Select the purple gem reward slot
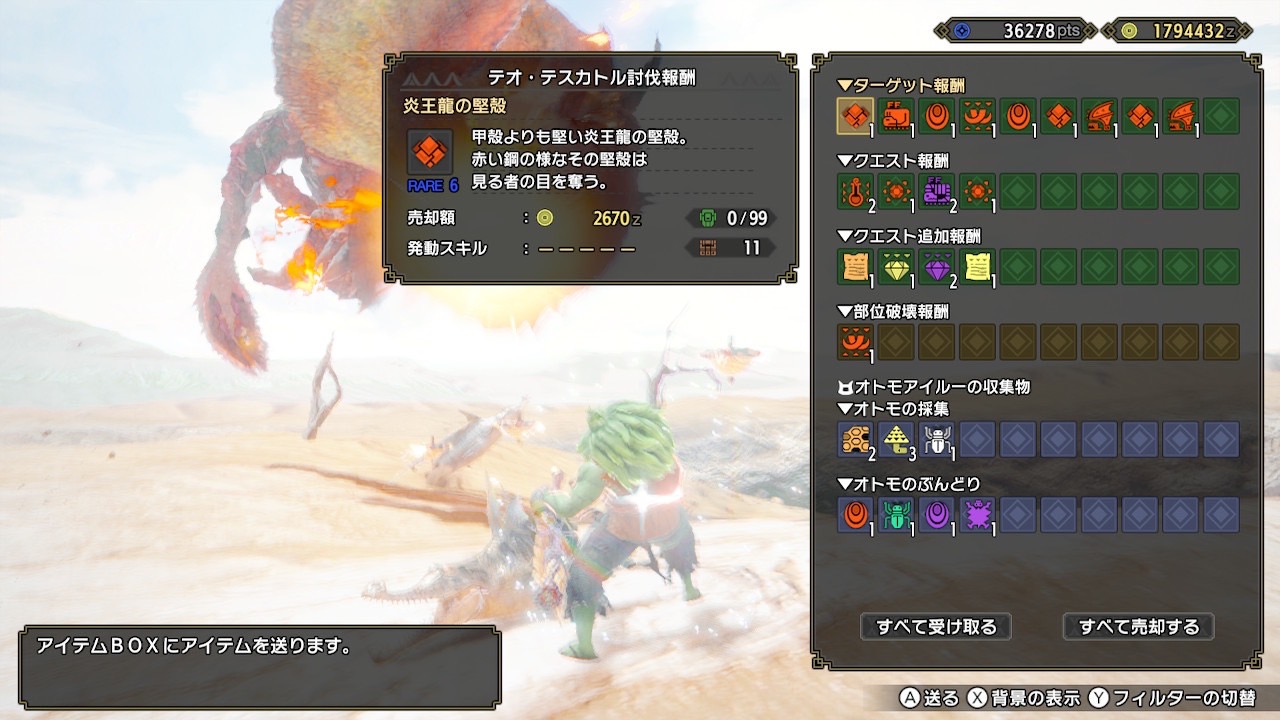 tap(936, 267)
